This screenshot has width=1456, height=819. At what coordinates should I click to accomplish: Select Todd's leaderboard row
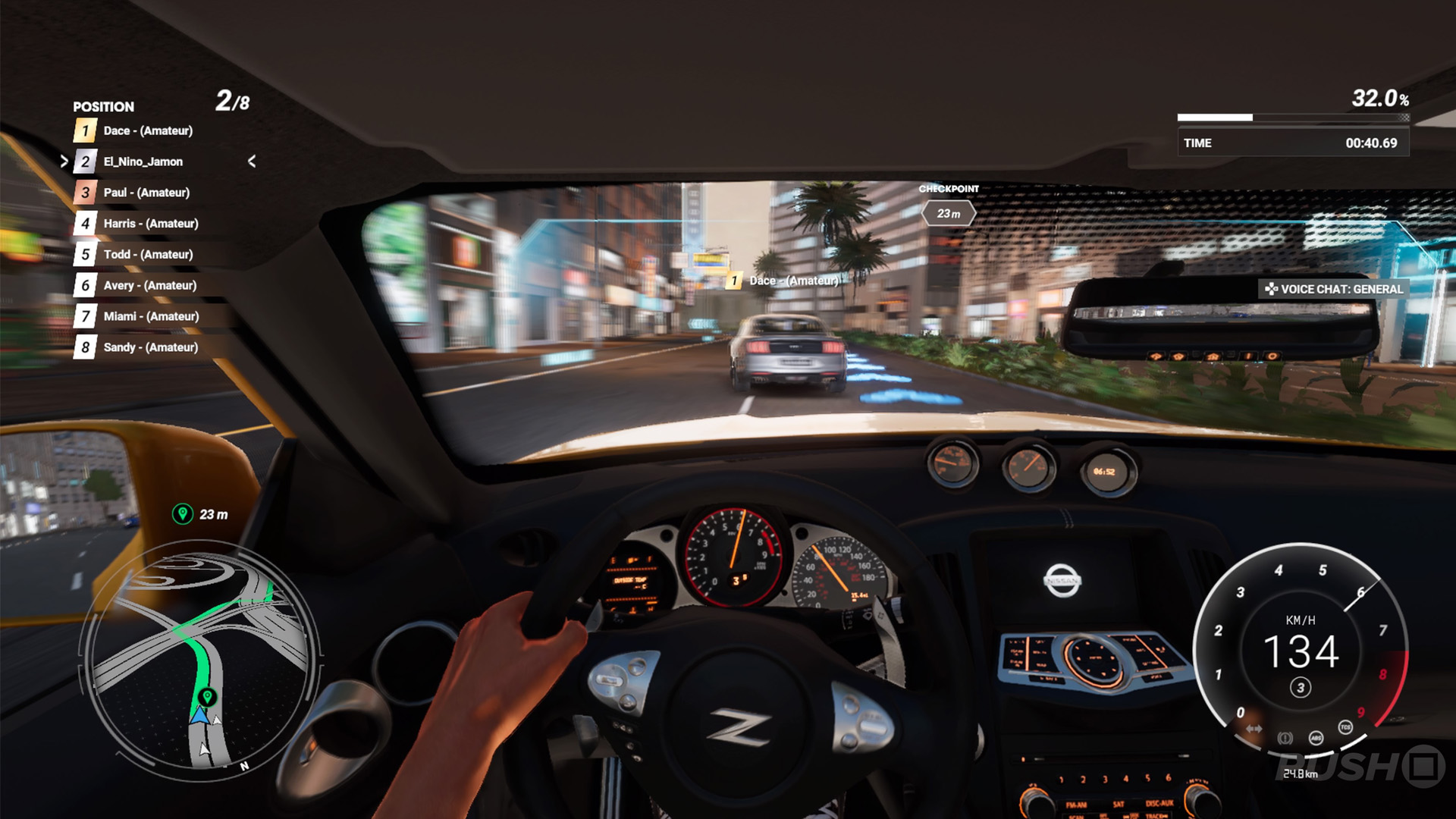click(x=148, y=255)
